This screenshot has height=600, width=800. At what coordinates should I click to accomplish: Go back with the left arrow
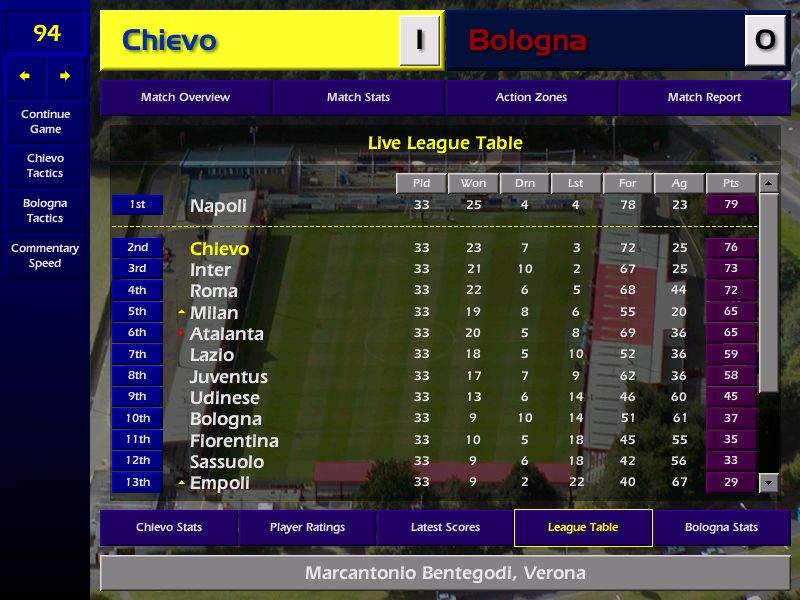point(25,76)
